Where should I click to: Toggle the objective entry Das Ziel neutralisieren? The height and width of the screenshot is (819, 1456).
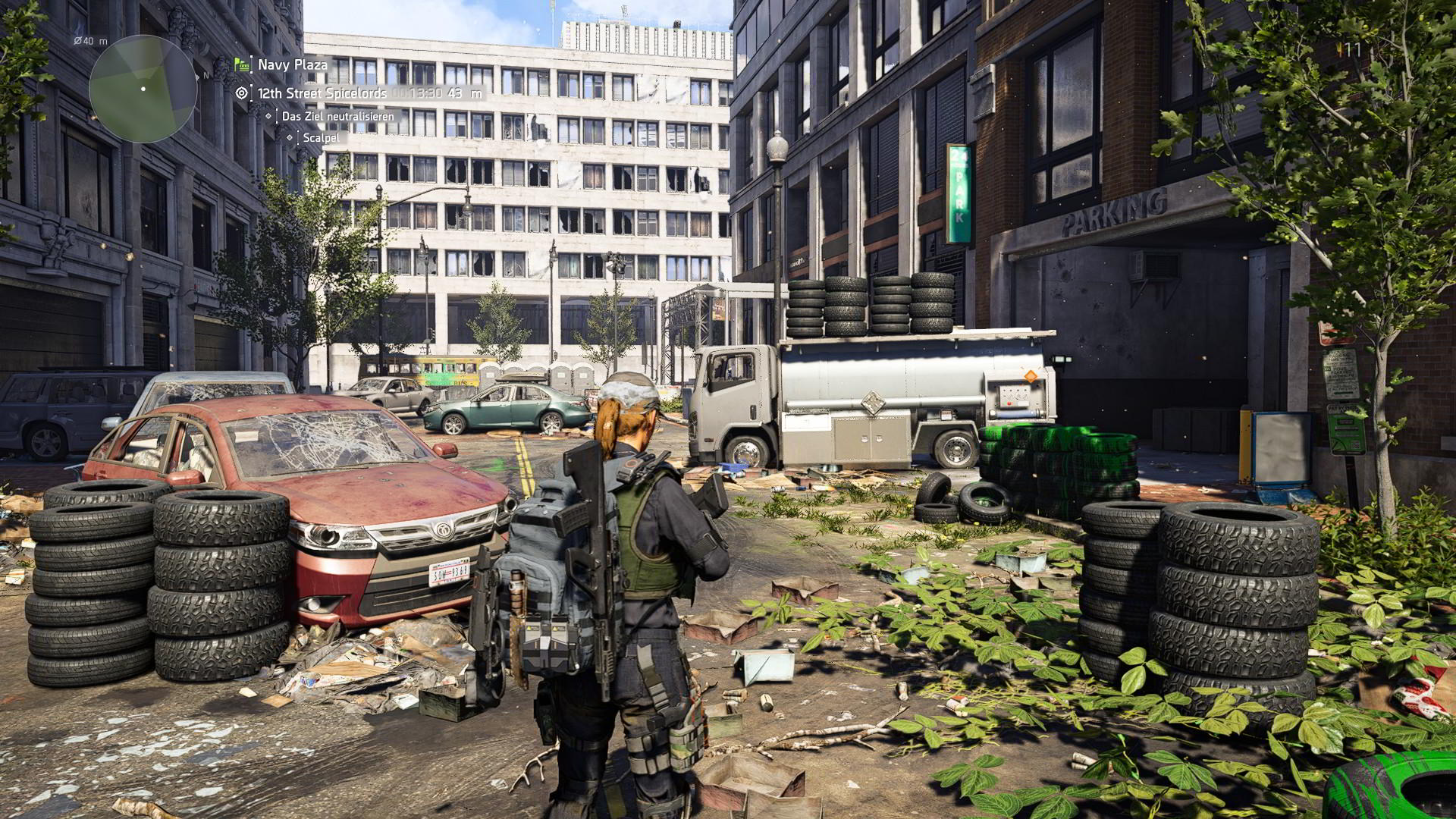point(337,116)
